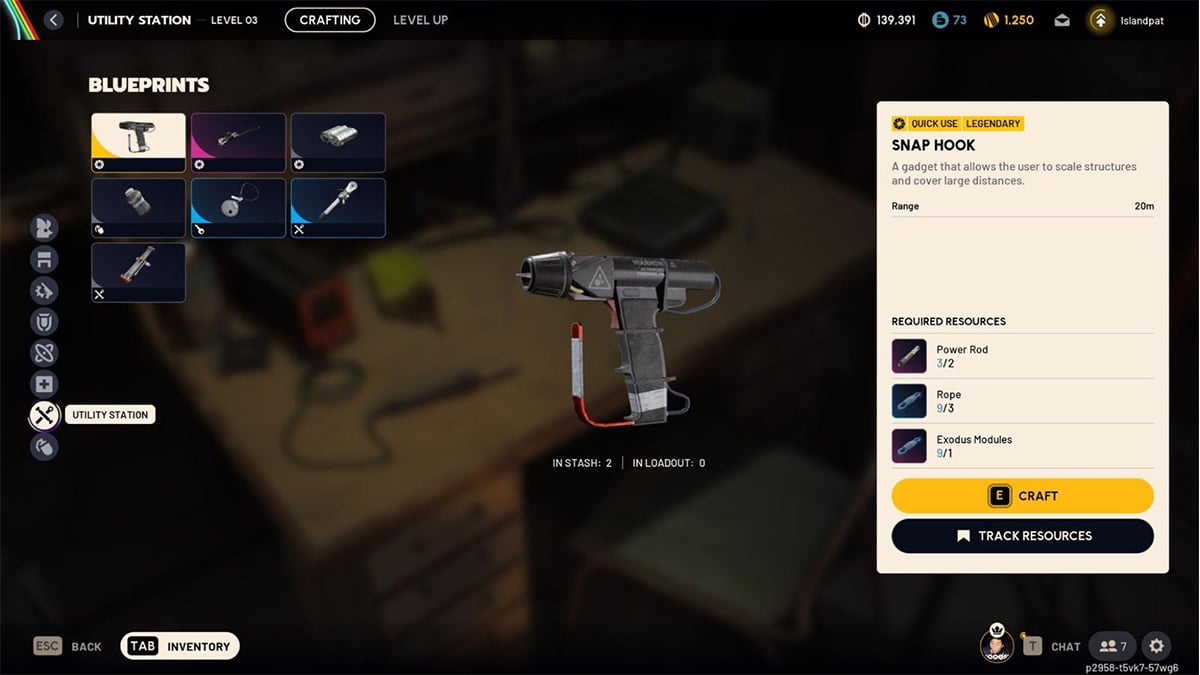Screen dimensions: 1200x675
Task: Click the Track Resources button
Action: coord(1022,536)
